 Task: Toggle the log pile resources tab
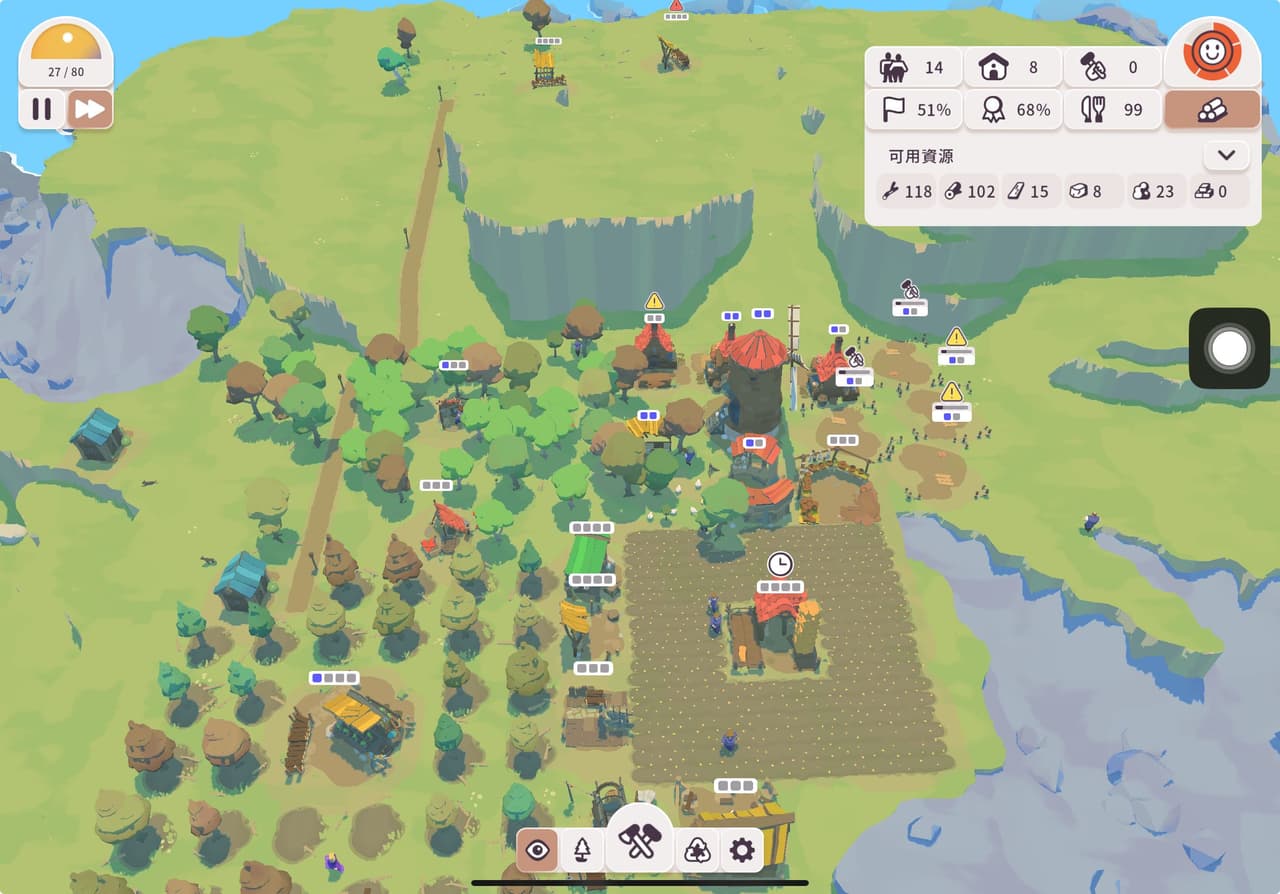[1212, 110]
